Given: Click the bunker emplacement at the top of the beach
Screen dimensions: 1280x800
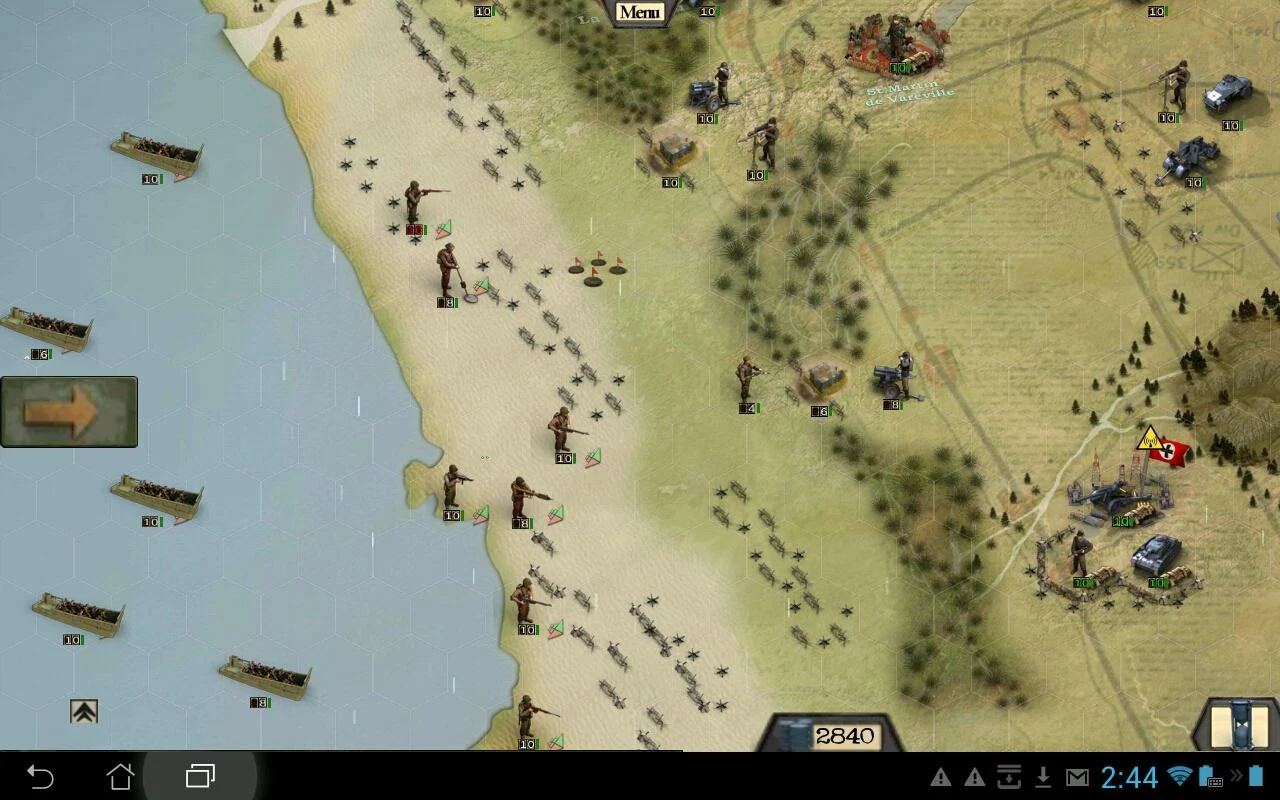Looking at the screenshot, I should click(675, 150).
